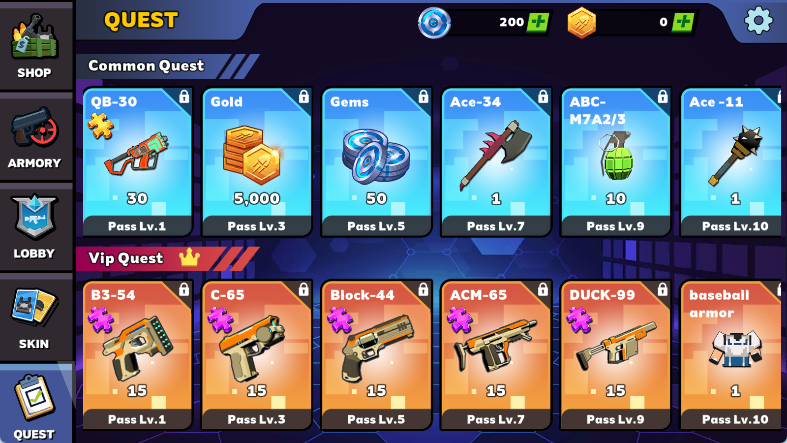Select the QB-30 reward card
The width and height of the screenshot is (787, 443).
[x=137, y=161]
